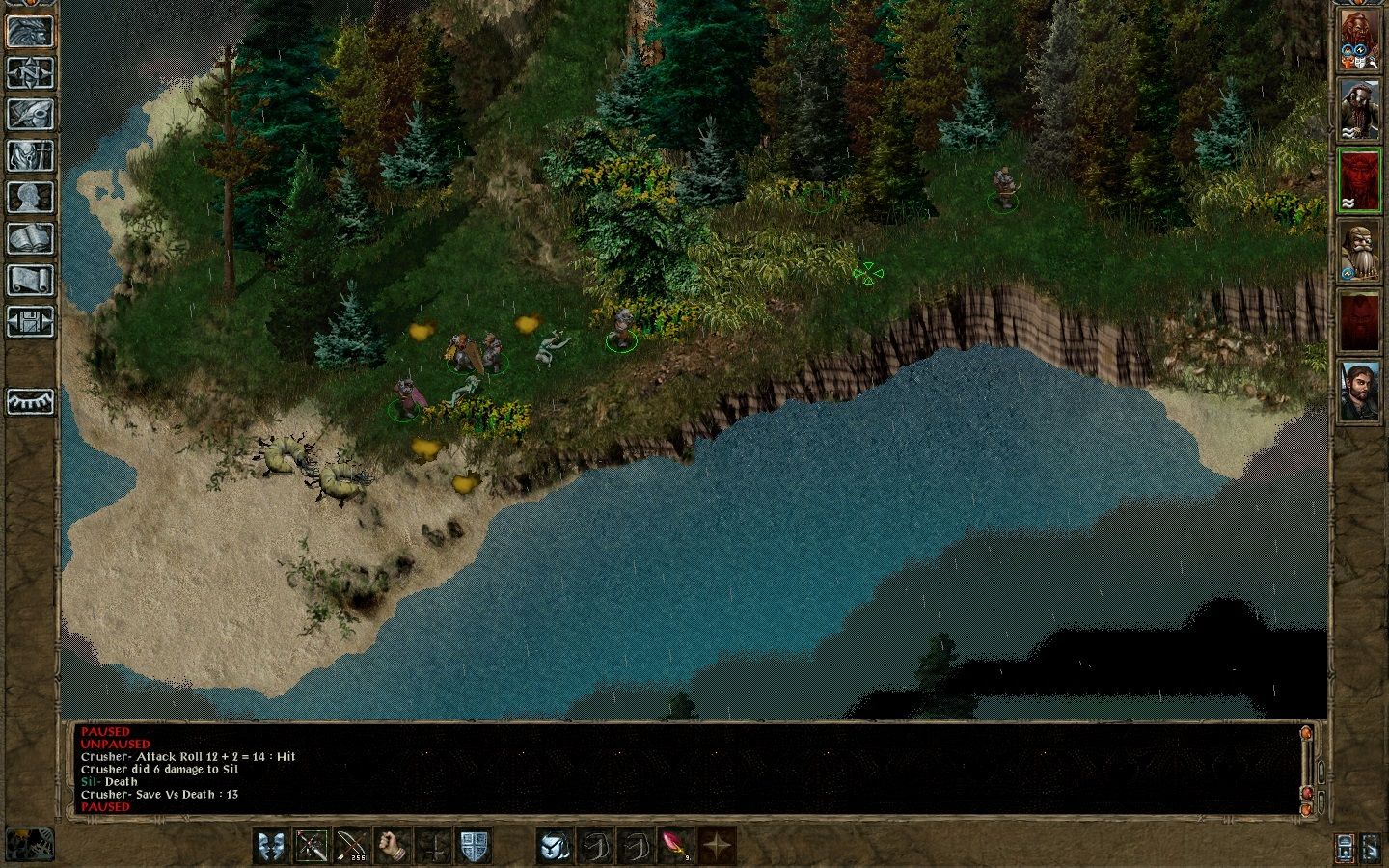Click the closed-eye rest button
Viewport: 1389px width, 868px height.
point(30,402)
